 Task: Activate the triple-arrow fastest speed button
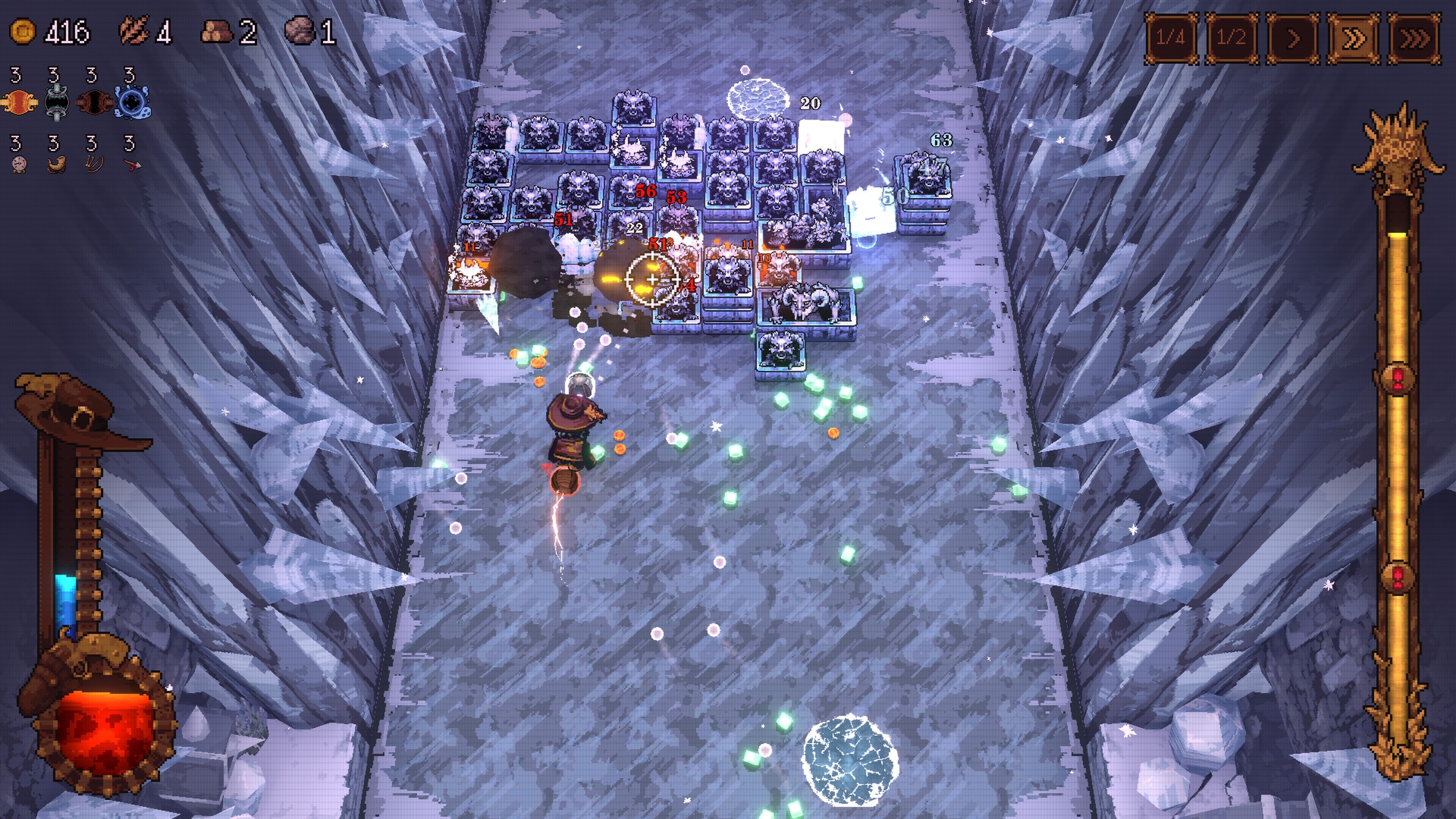[1414, 38]
